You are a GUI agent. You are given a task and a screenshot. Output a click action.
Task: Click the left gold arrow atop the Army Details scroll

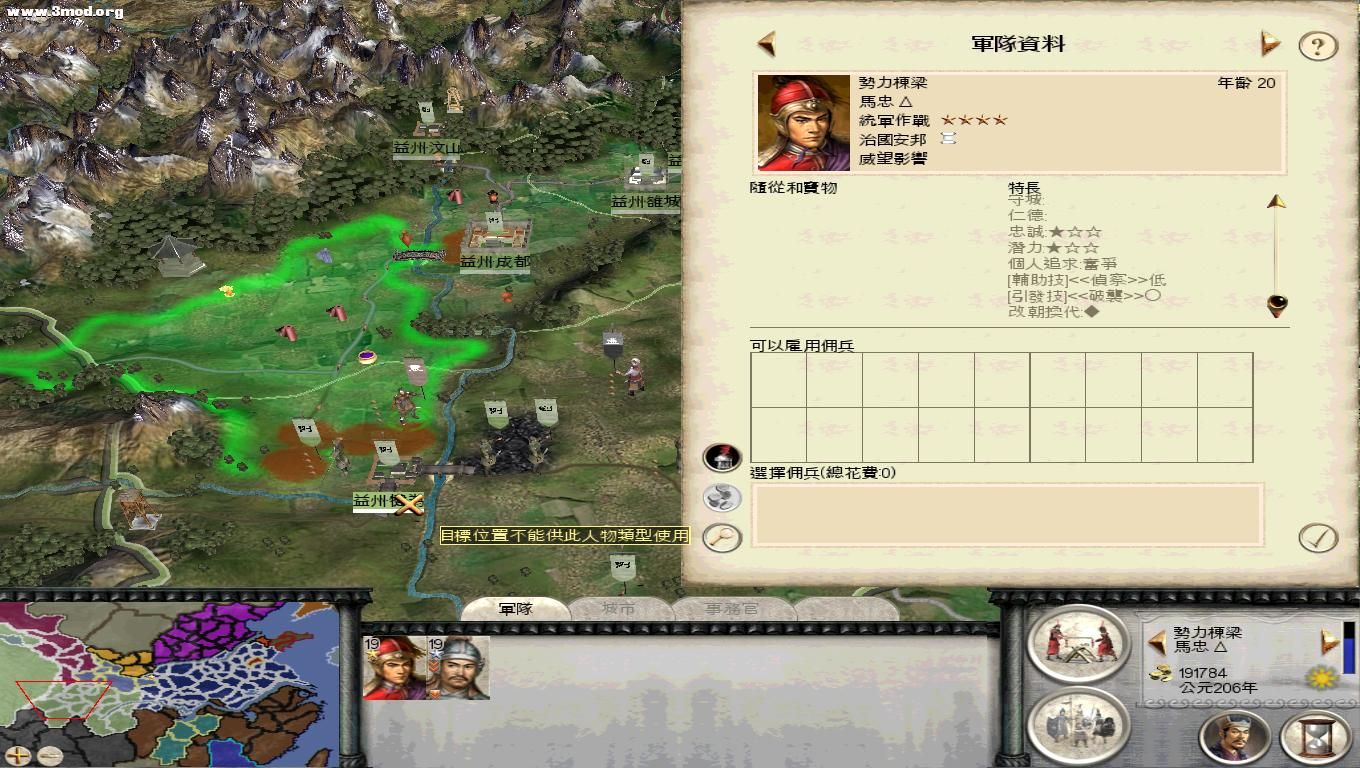click(768, 44)
